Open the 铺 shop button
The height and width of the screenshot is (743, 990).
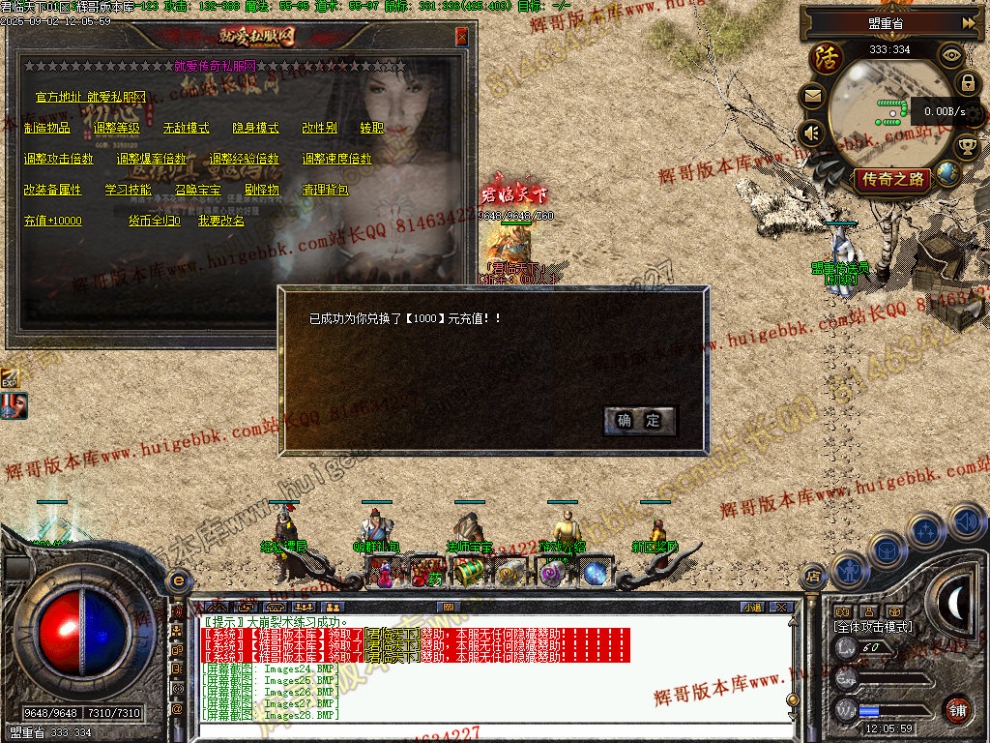[x=958, y=709]
